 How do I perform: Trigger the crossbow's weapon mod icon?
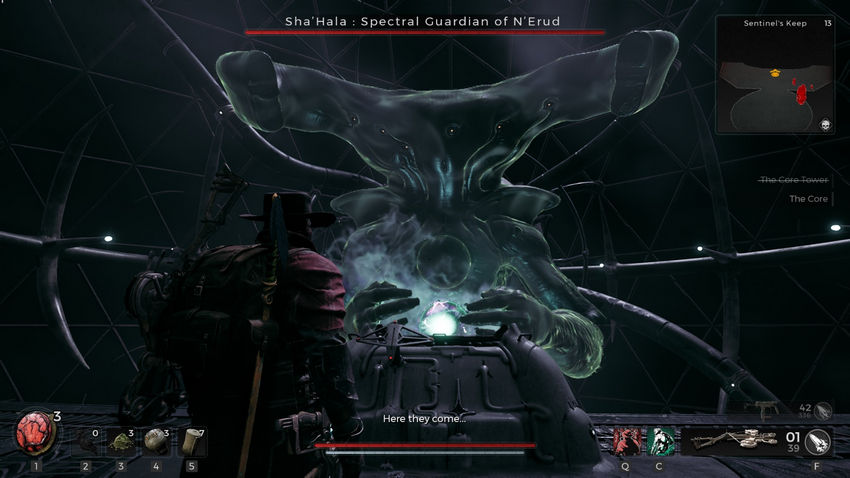click(x=817, y=440)
